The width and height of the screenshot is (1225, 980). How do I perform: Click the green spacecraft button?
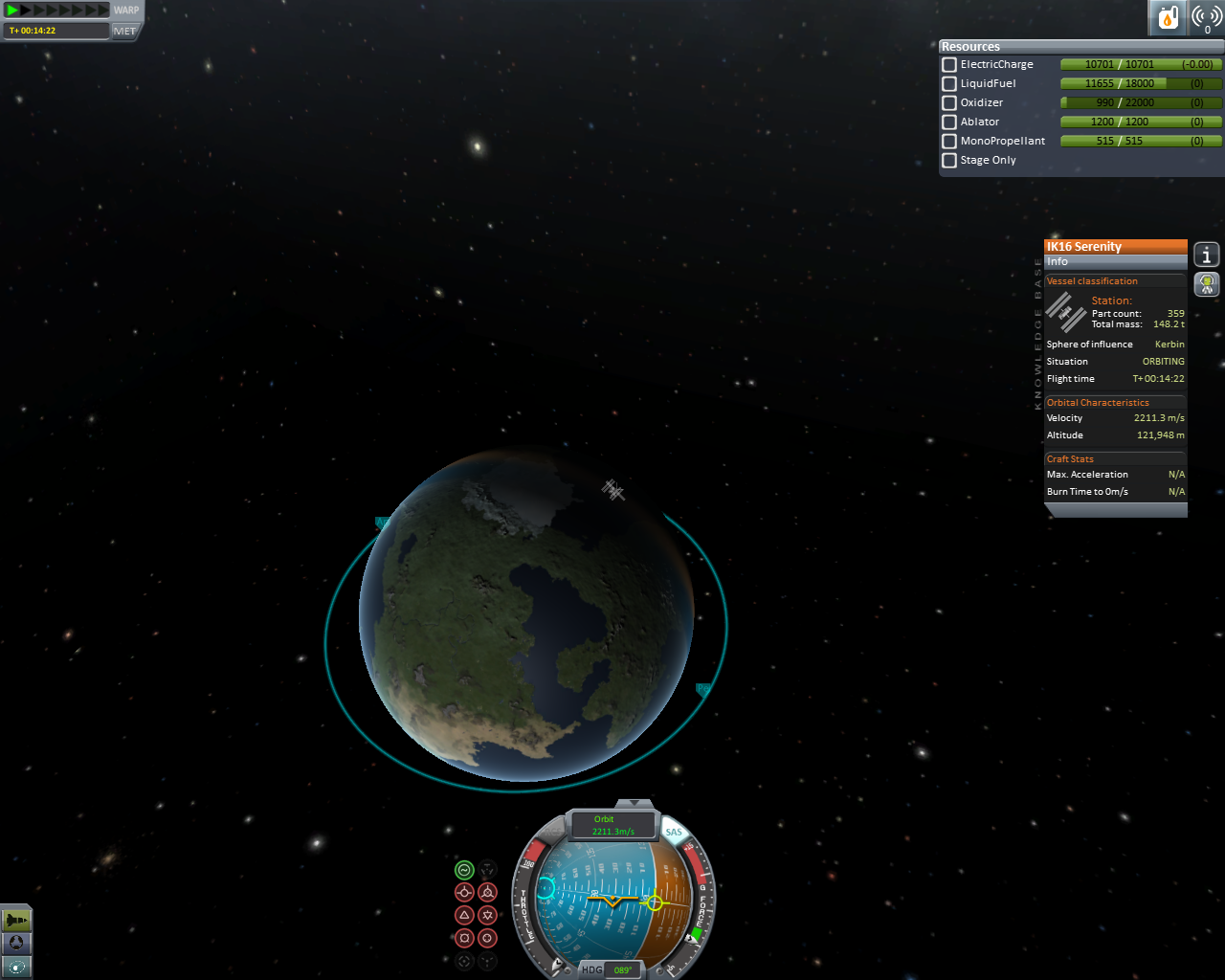(16, 921)
